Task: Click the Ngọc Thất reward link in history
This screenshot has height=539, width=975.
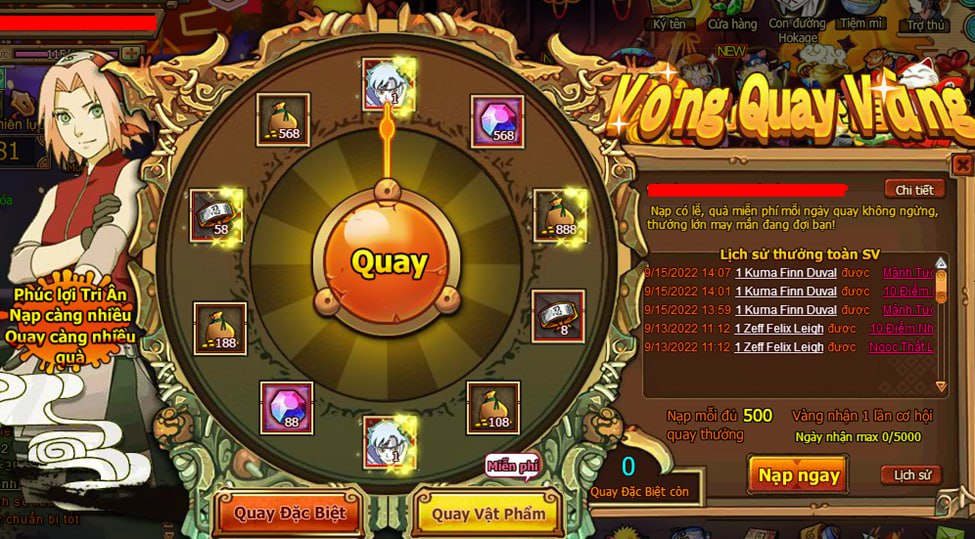Action: pos(907,347)
